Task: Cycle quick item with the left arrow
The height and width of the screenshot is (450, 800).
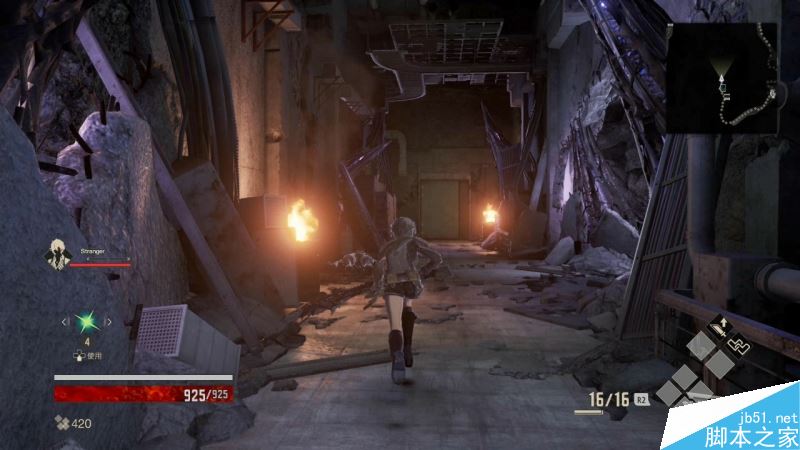Action: point(64,321)
